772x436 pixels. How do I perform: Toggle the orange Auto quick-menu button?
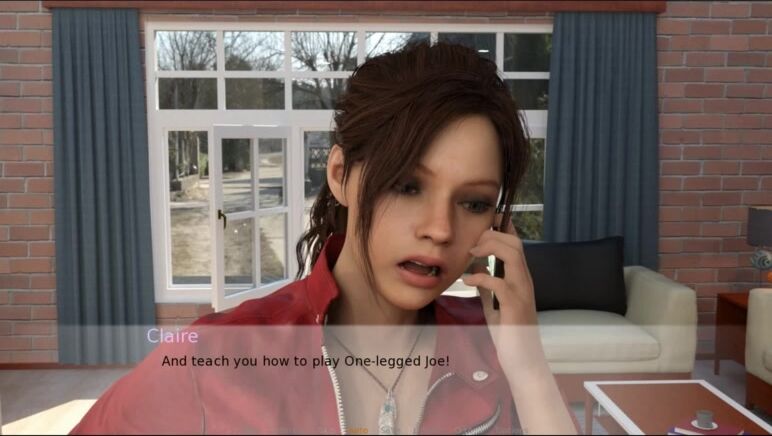358,430
